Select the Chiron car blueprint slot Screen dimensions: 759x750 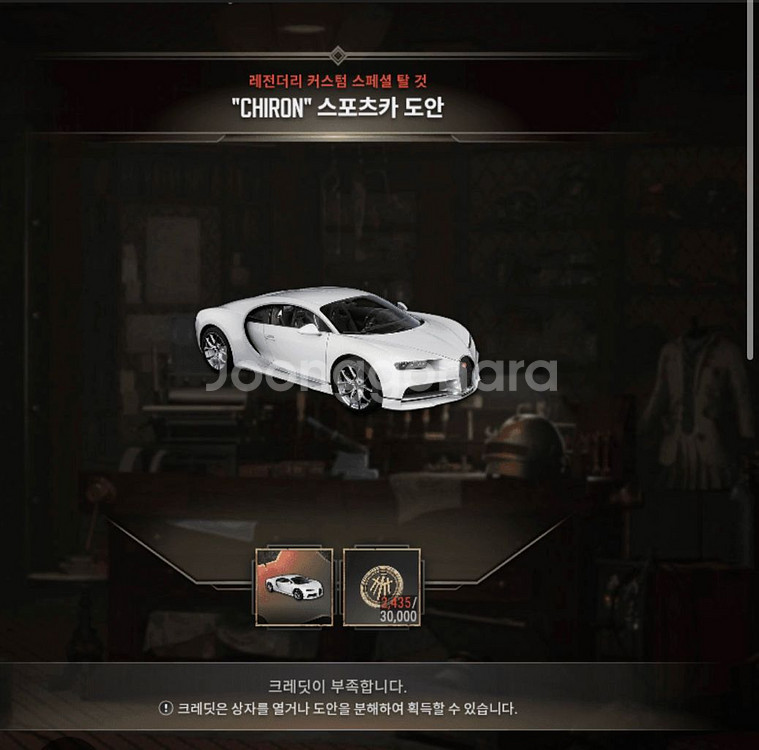[295, 587]
